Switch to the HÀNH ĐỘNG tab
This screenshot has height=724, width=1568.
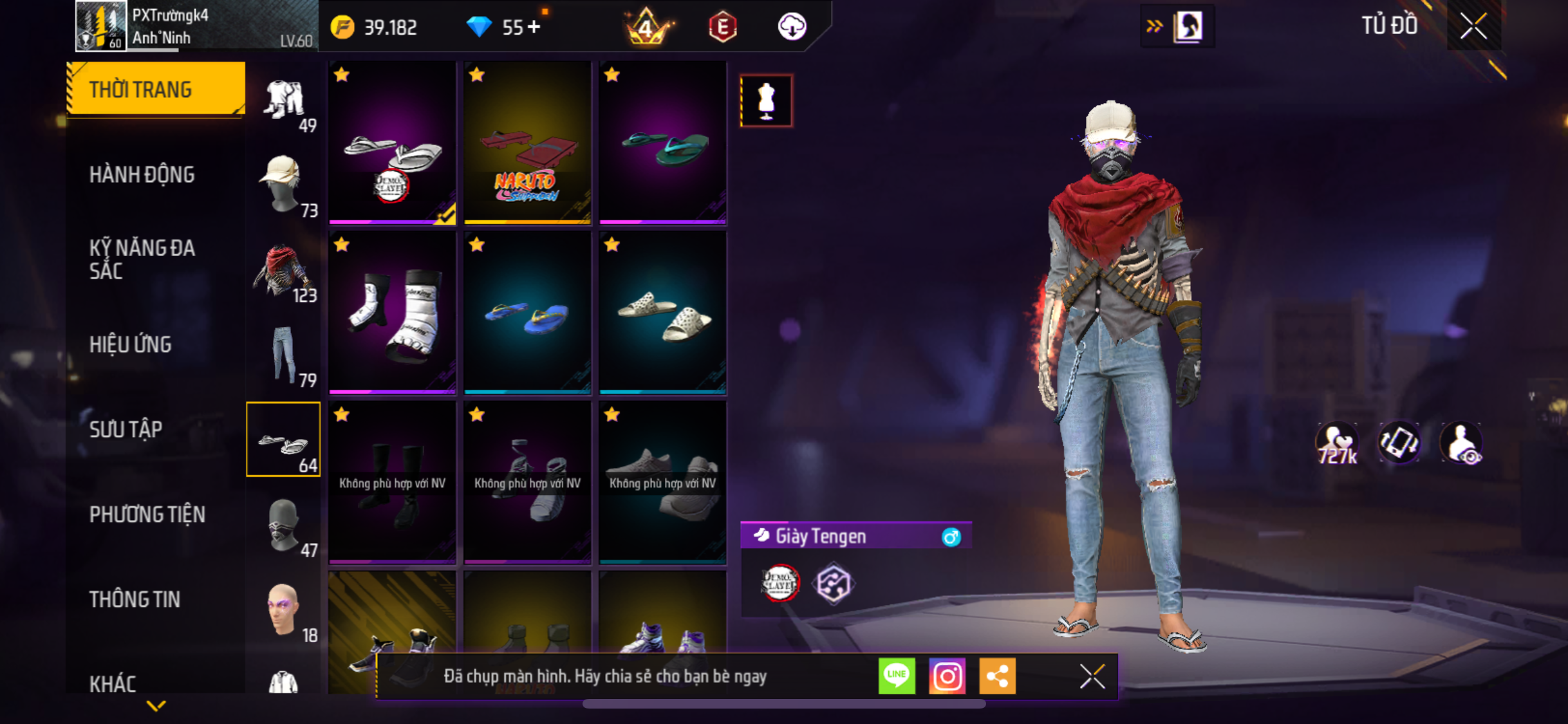pyautogui.click(x=142, y=174)
